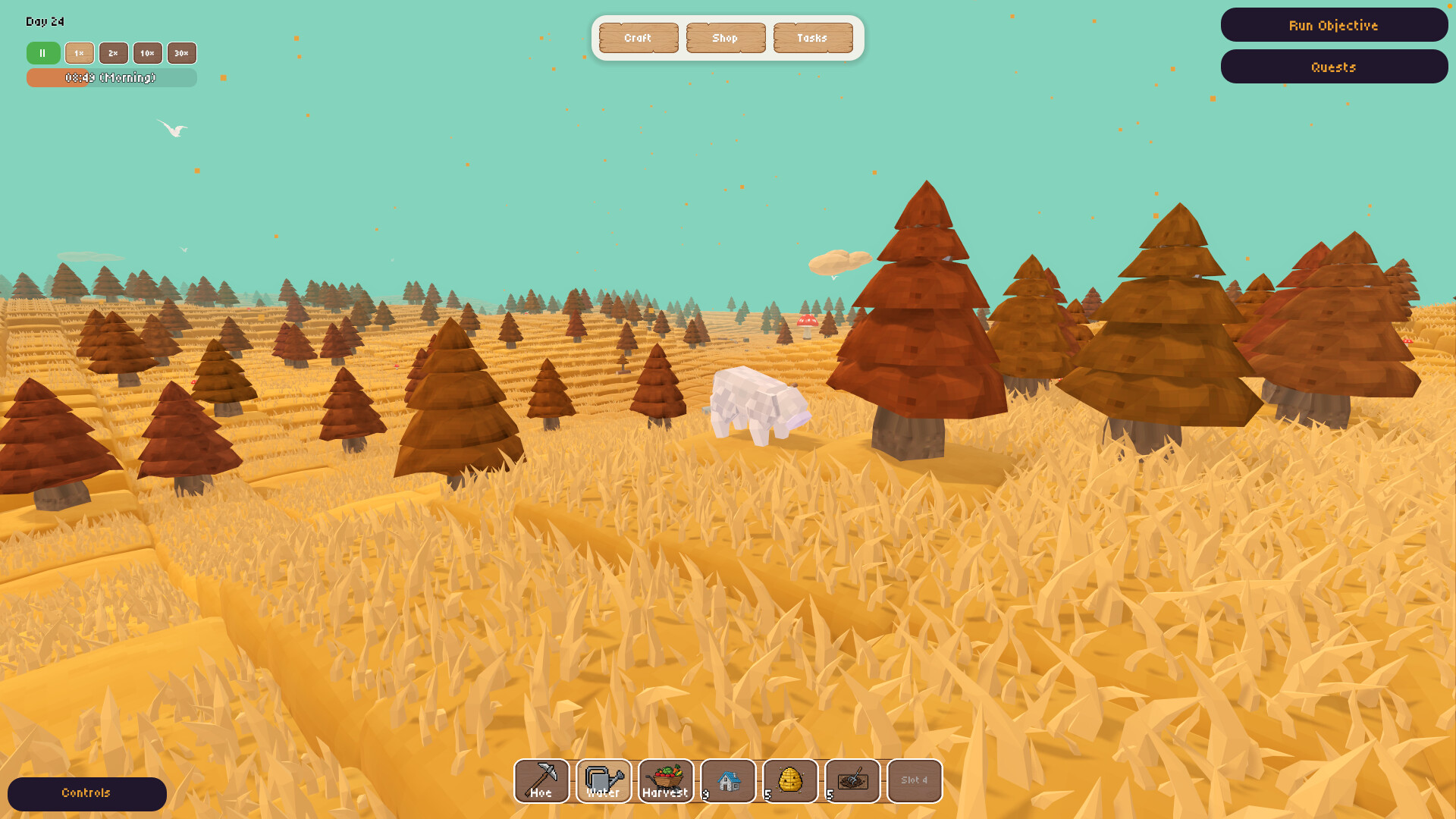Select the Hoe tool in the hotbar
The width and height of the screenshot is (1456, 819).
click(541, 781)
